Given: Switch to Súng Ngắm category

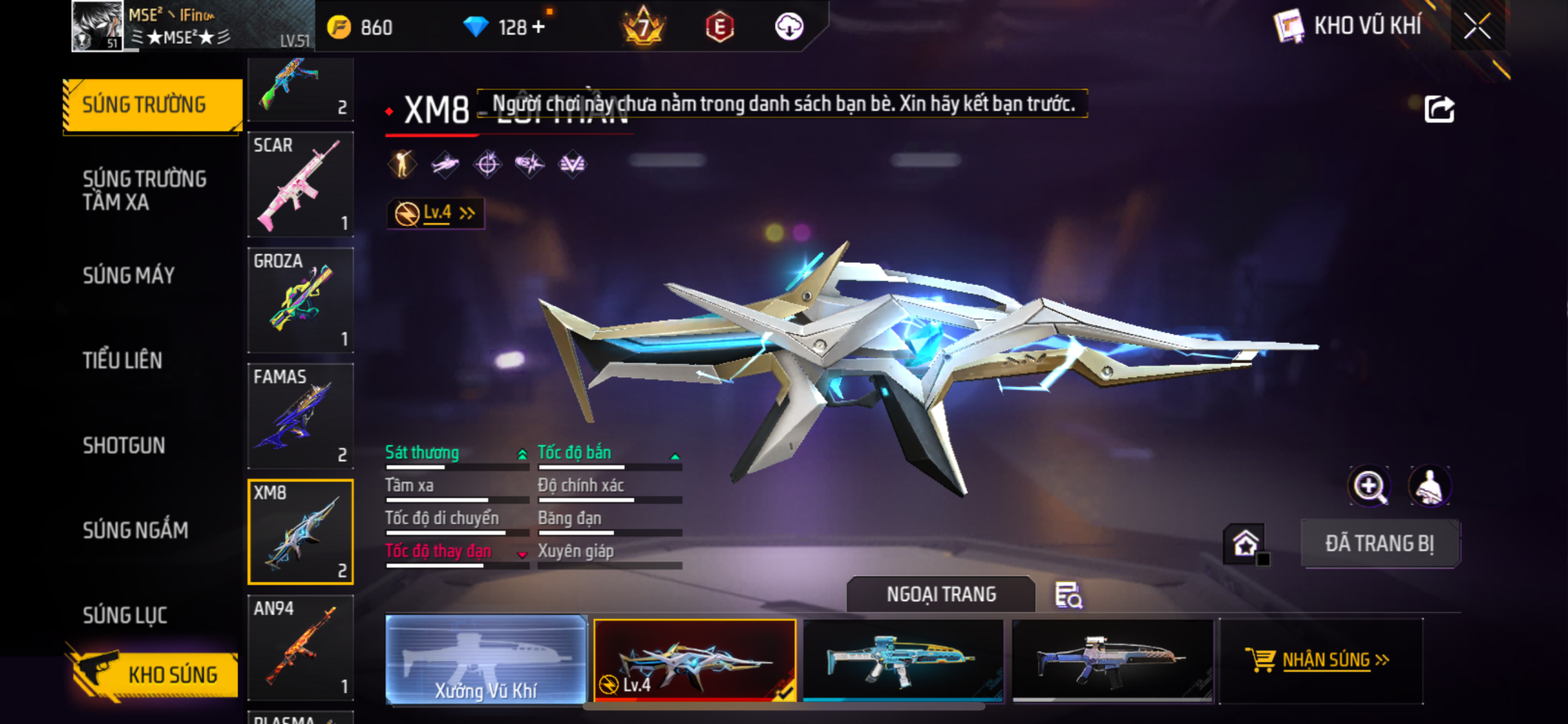Looking at the screenshot, I should coord(136,531).
